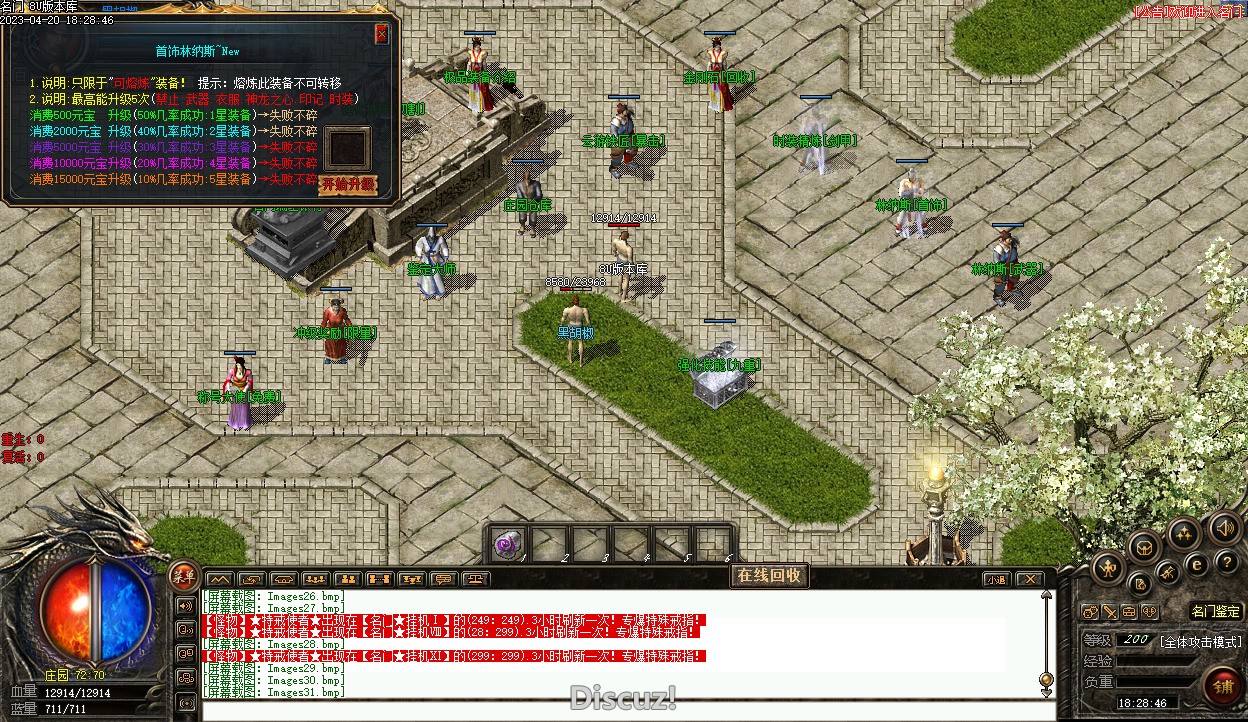
Task: Close the chat panel with X button
Action: [x=1029, y=579]
